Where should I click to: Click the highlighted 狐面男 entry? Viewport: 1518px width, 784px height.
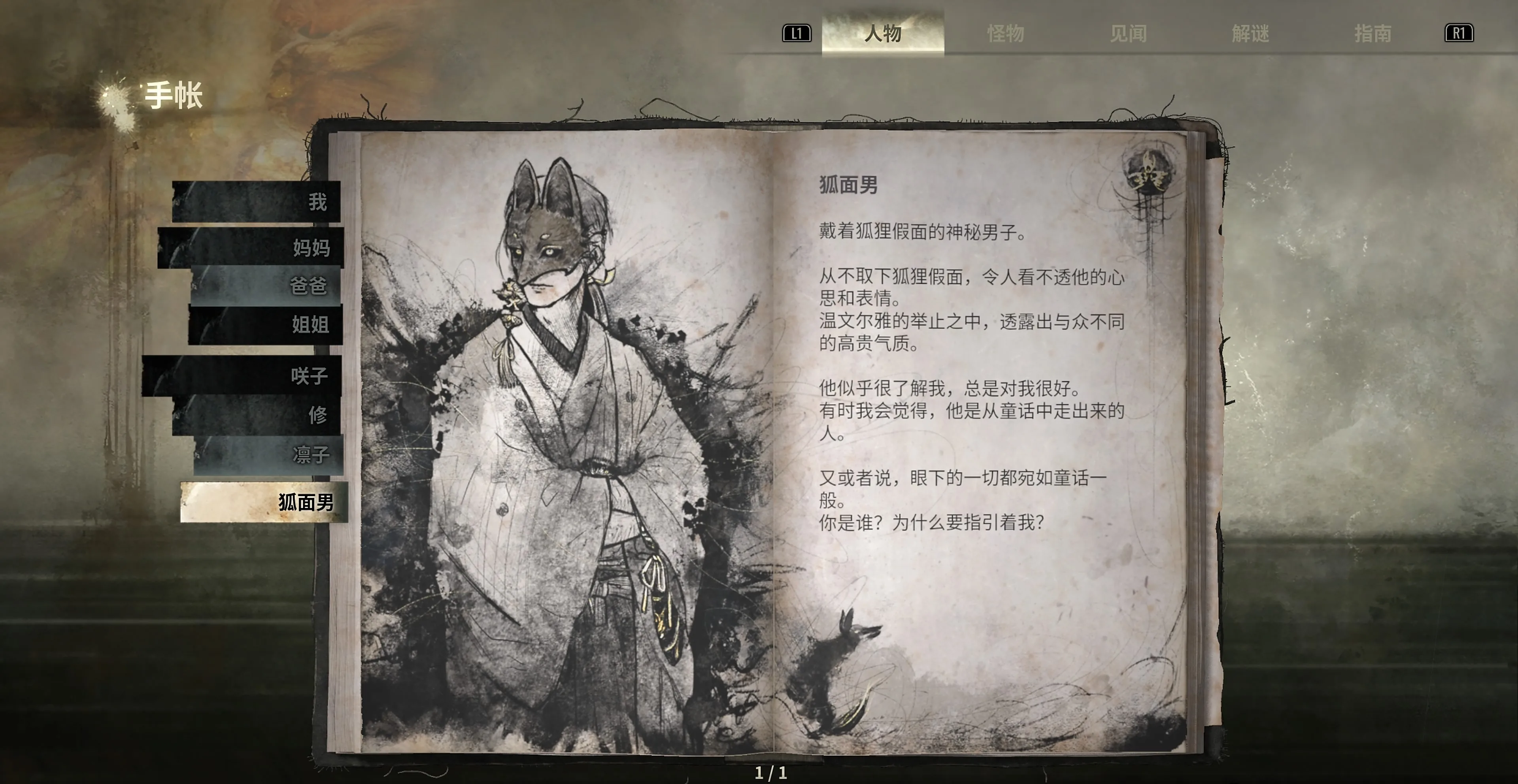coord(264,502)
